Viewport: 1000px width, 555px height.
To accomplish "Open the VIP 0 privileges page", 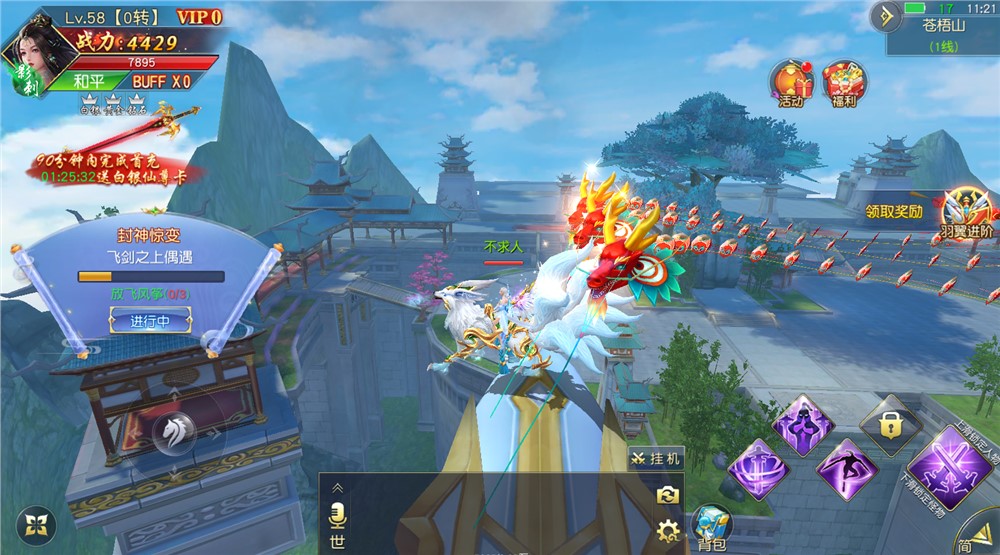I will [198, 17].
